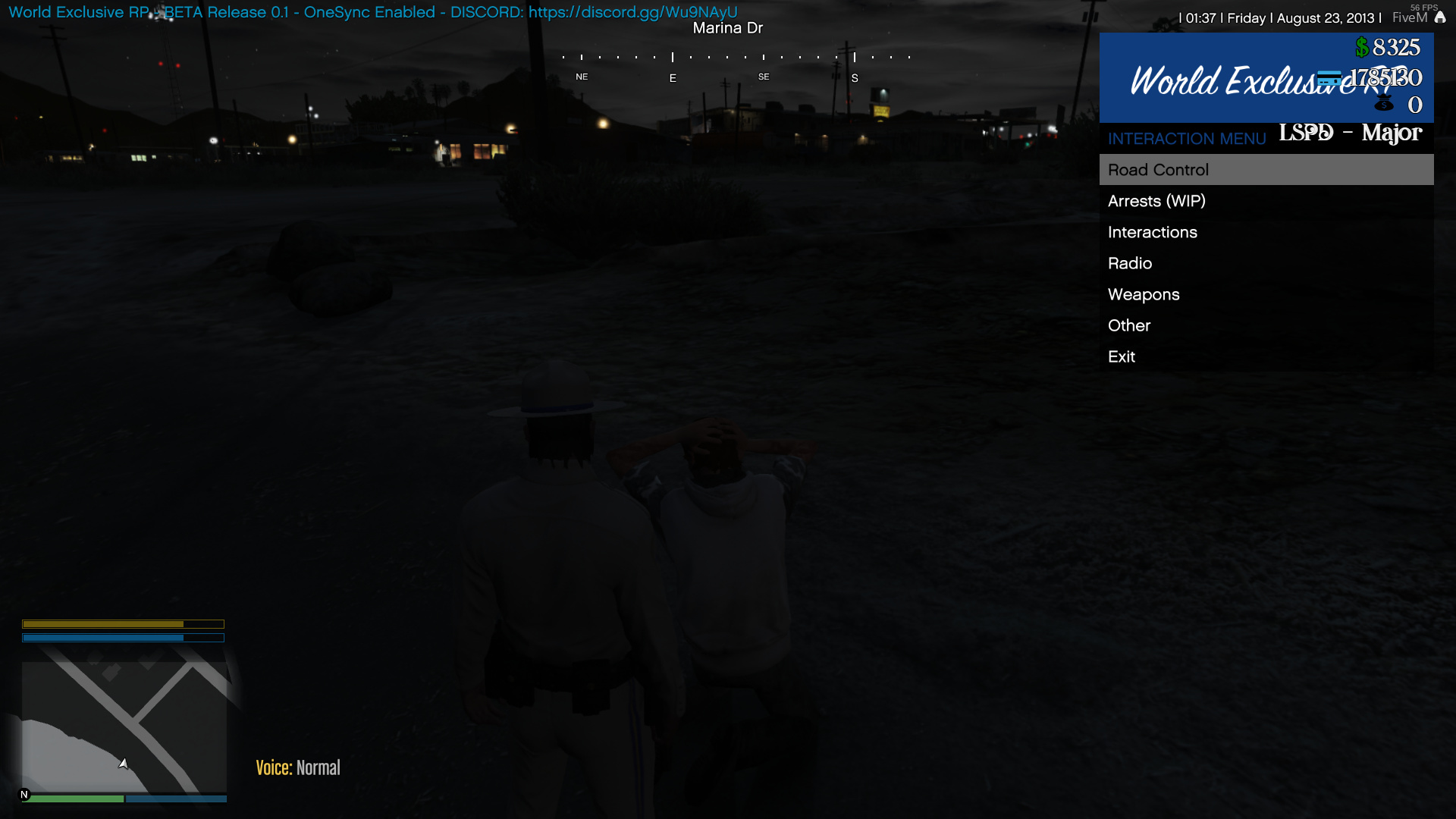Click the LSPD - Major rank label
Image resolution: width=1456 pixels, height=819 pixels.
(1350, 133)
